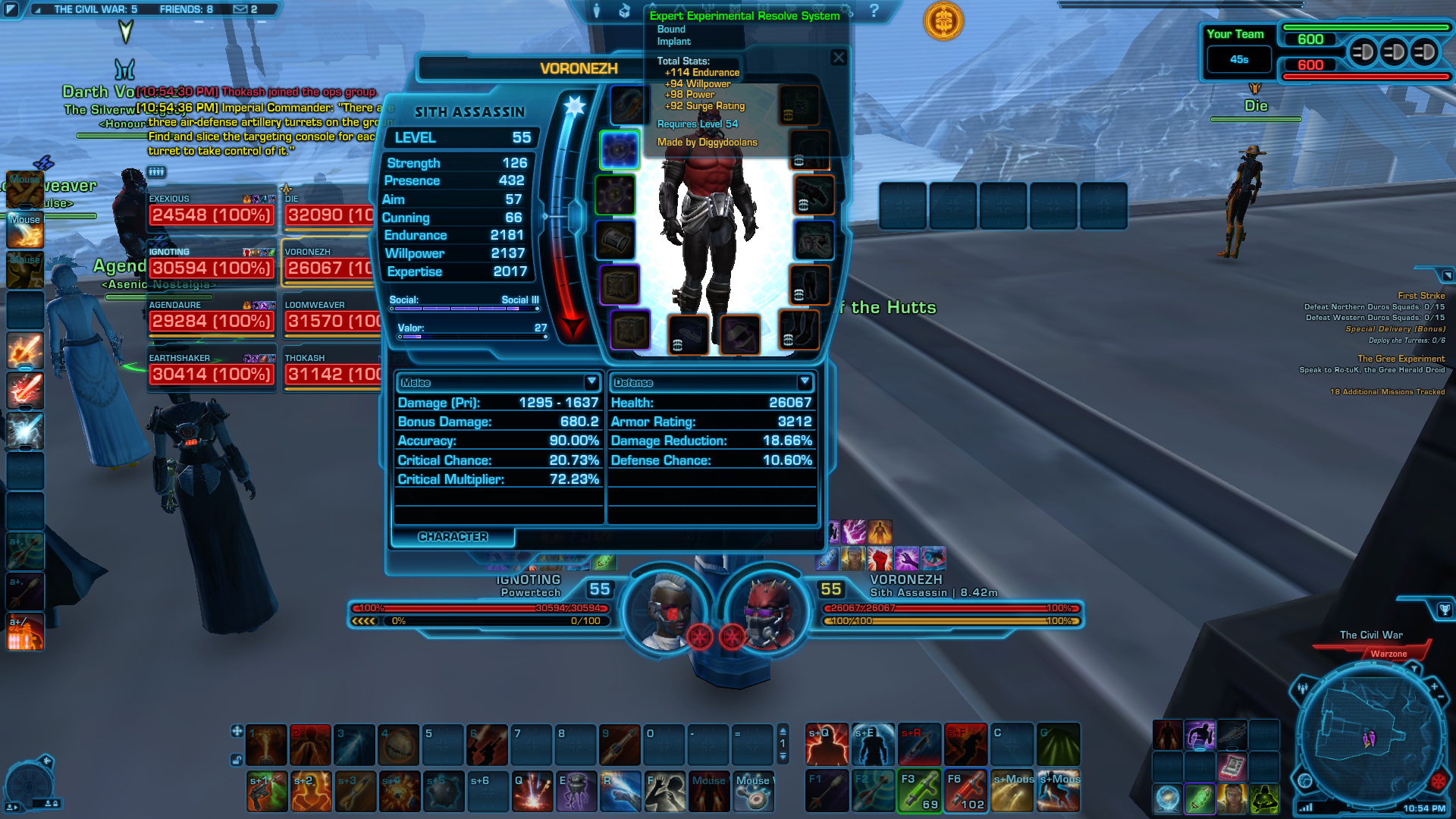
Task: Open the Melee stats dropdown
Action: [x=591, y=381]
